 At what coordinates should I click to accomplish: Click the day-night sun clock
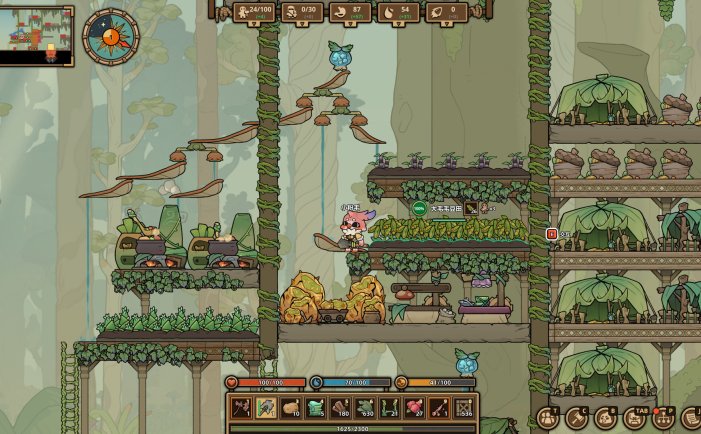click(111, 38)
